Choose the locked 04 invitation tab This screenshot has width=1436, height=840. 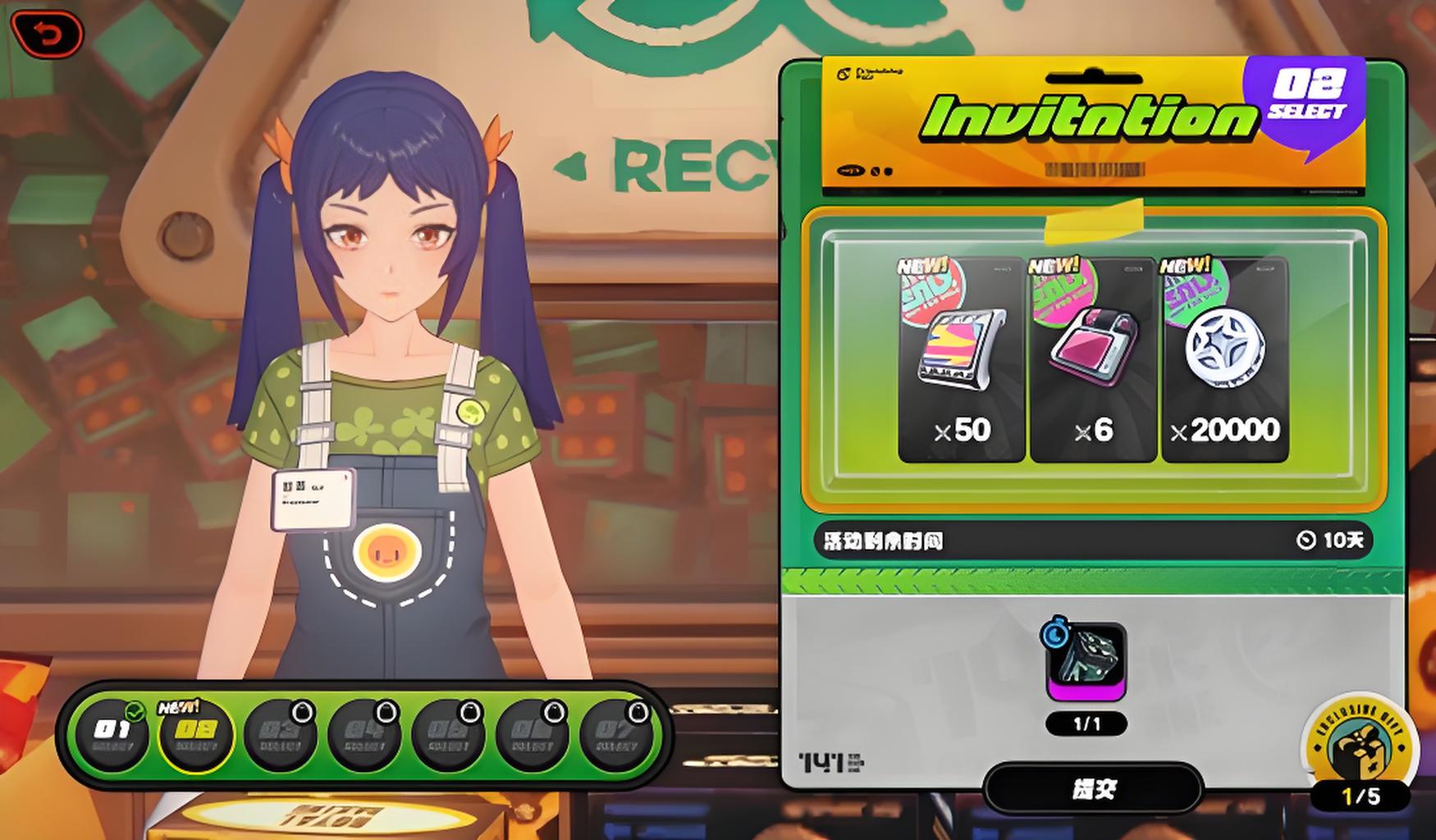364,734
